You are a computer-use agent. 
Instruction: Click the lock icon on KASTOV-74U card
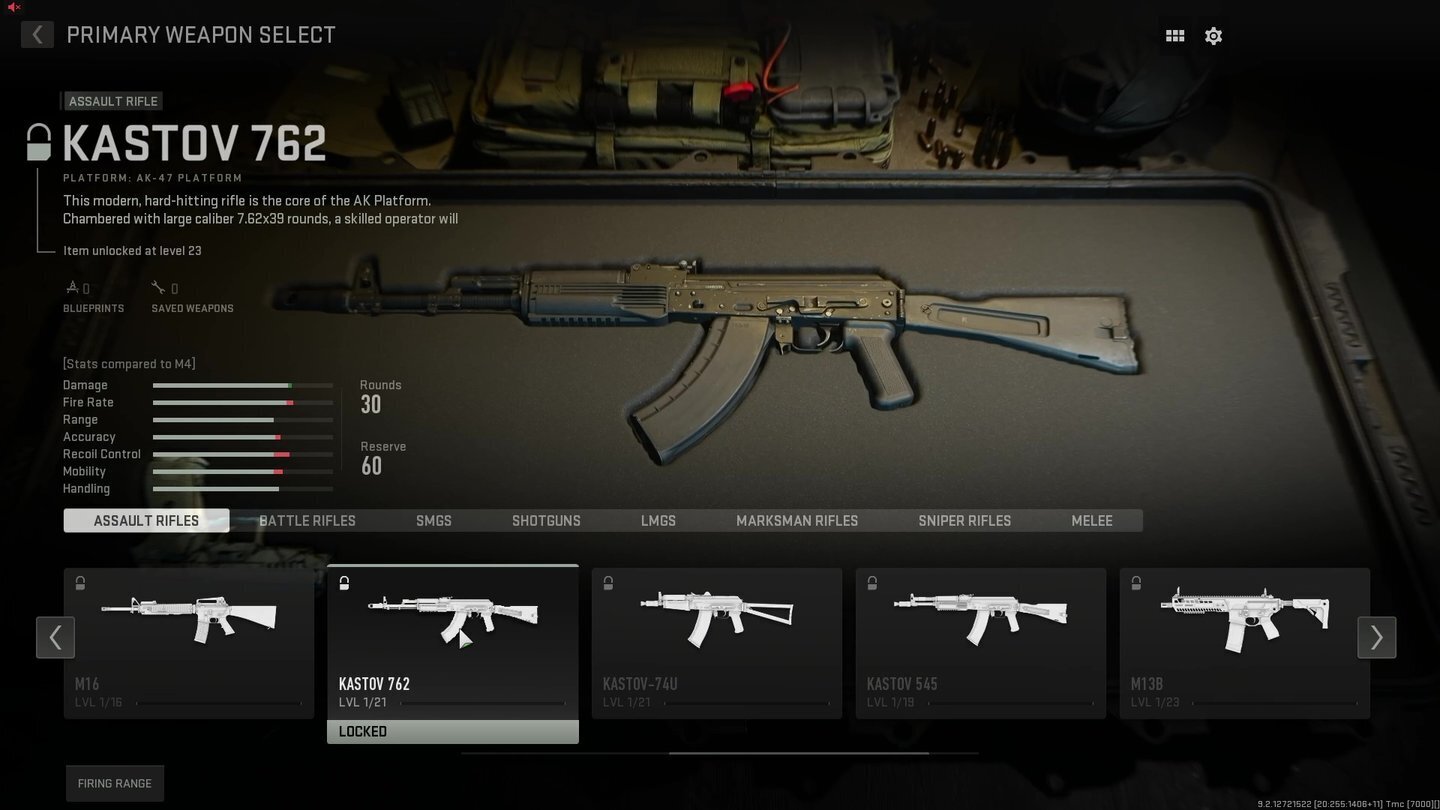(x=608, y=583)
